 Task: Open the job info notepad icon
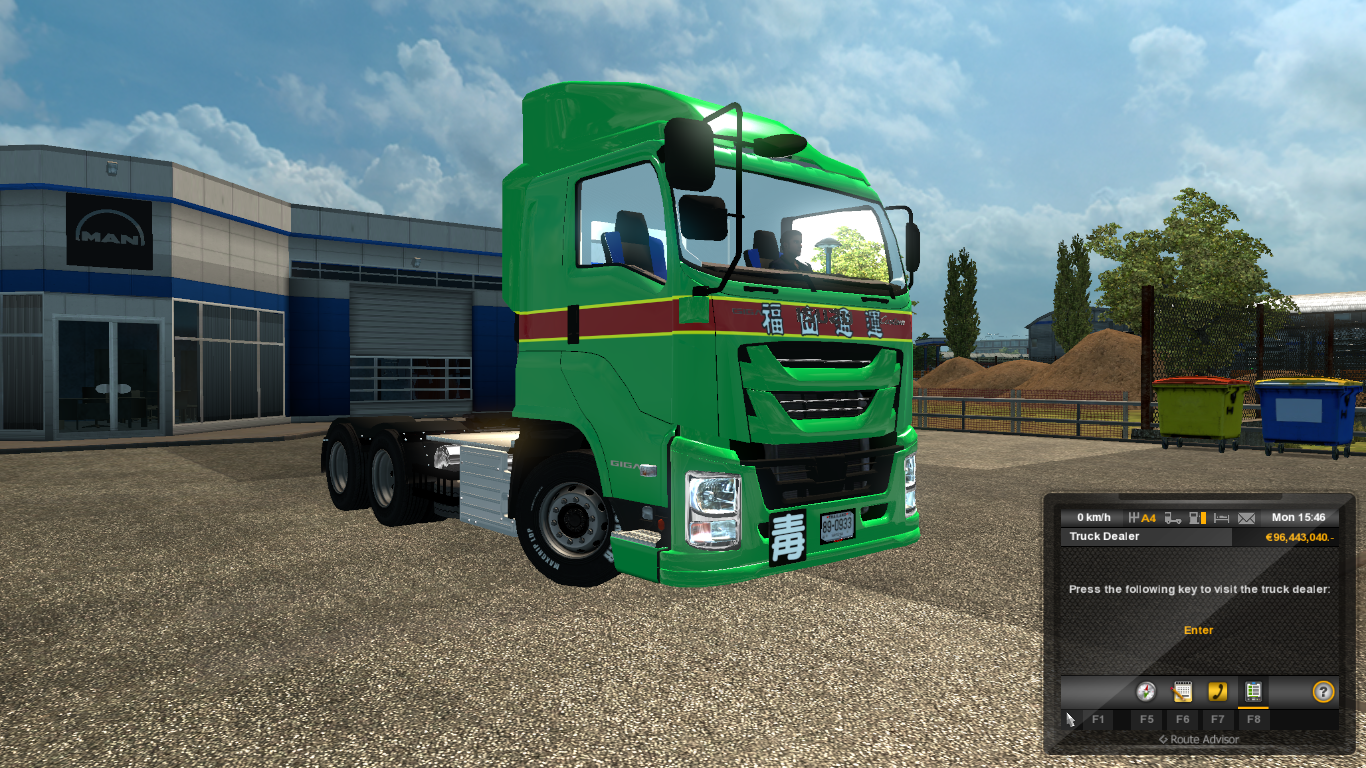(1182, 692)
